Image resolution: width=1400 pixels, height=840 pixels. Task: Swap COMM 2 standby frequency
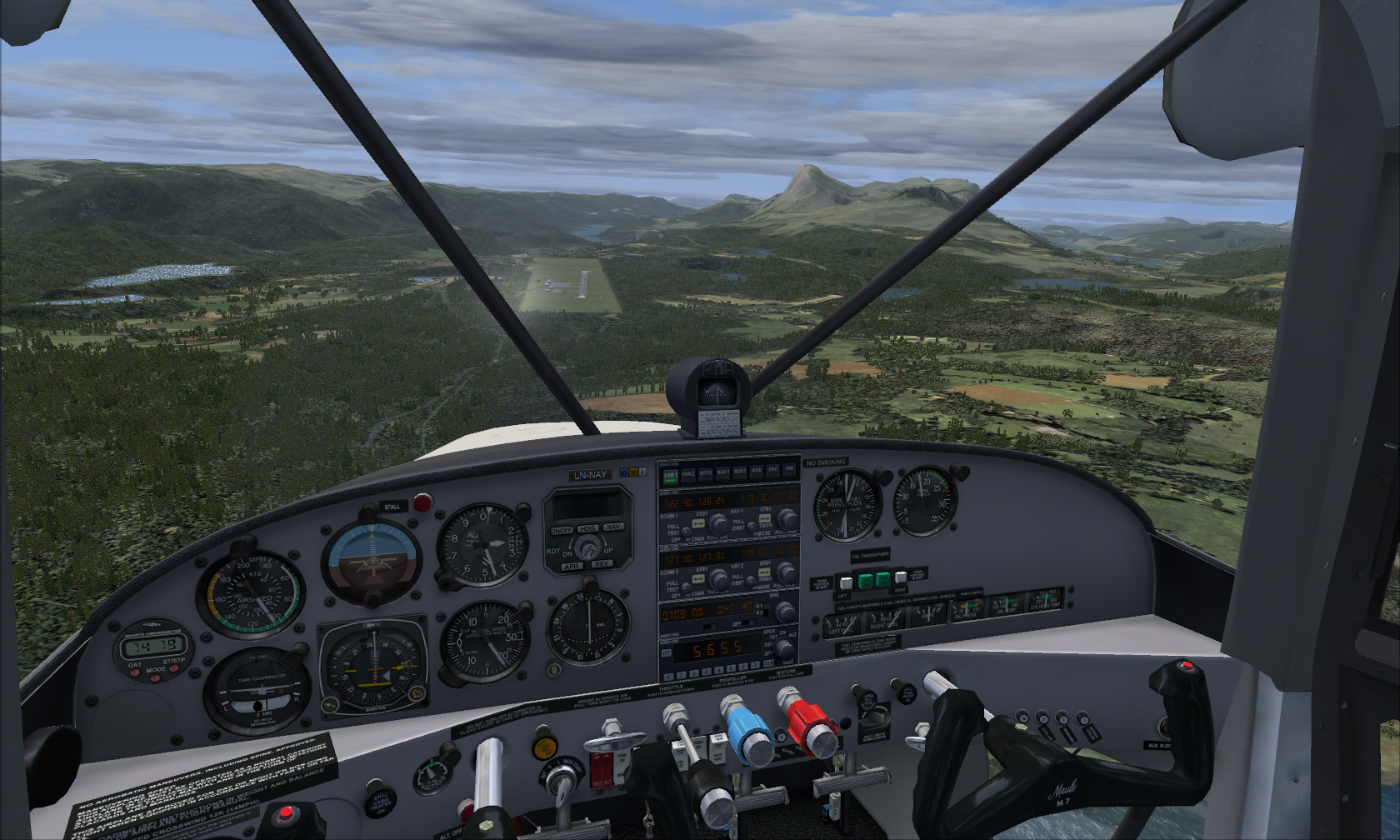[700, 577]
